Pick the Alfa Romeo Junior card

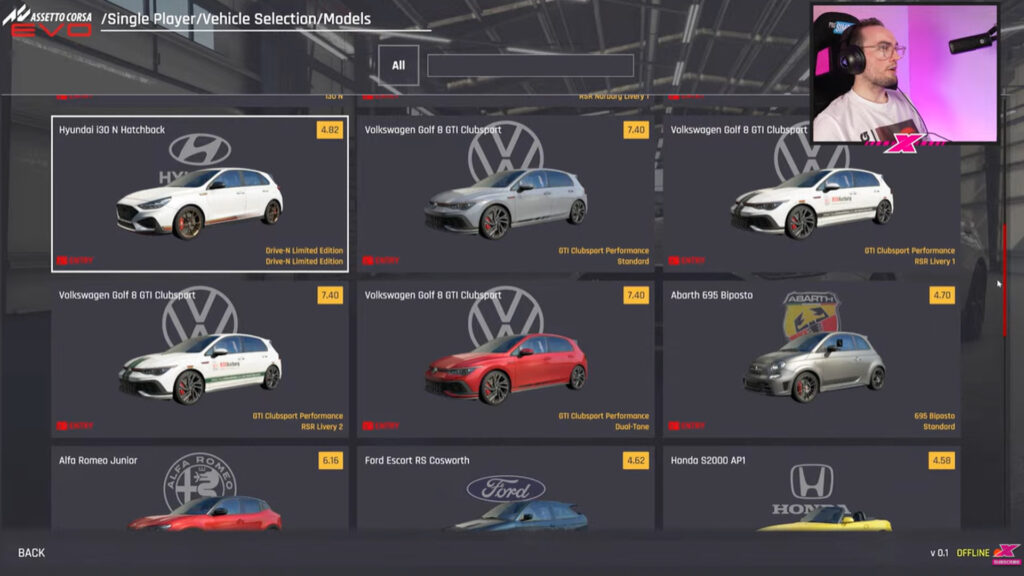pyautogui.click(x=199, y=488)
